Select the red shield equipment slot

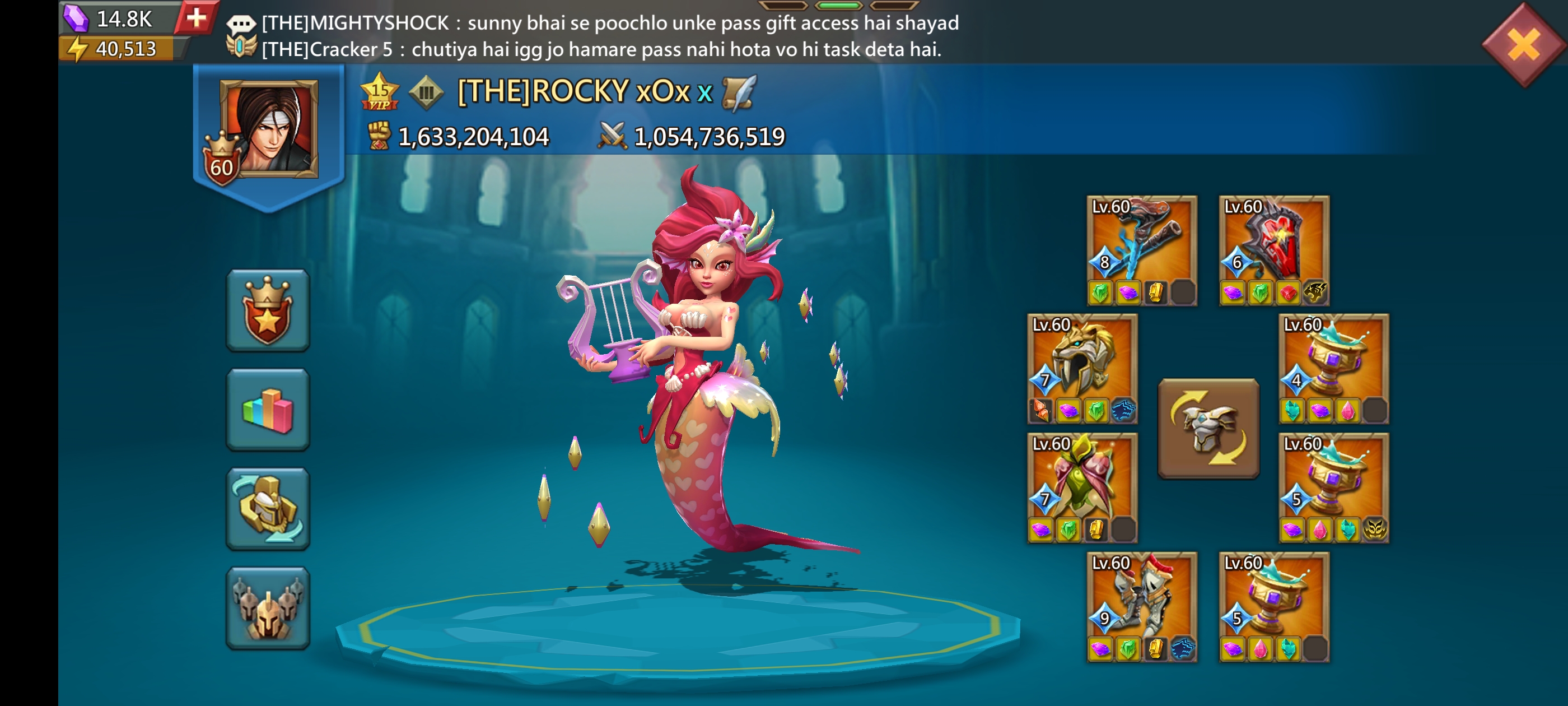pos(1273,250)
